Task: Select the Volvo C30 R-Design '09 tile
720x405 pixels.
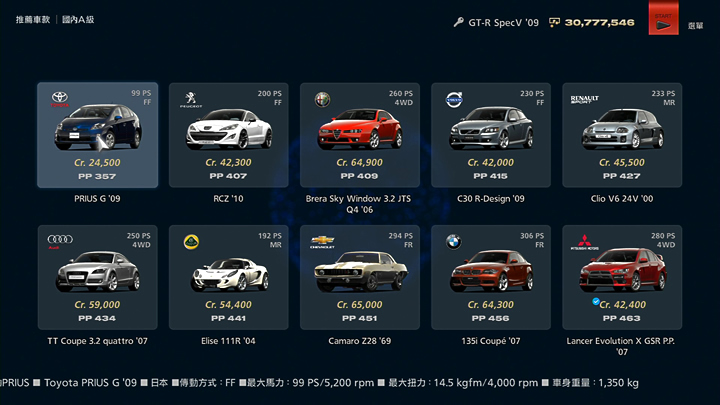Action: (490, 135)
